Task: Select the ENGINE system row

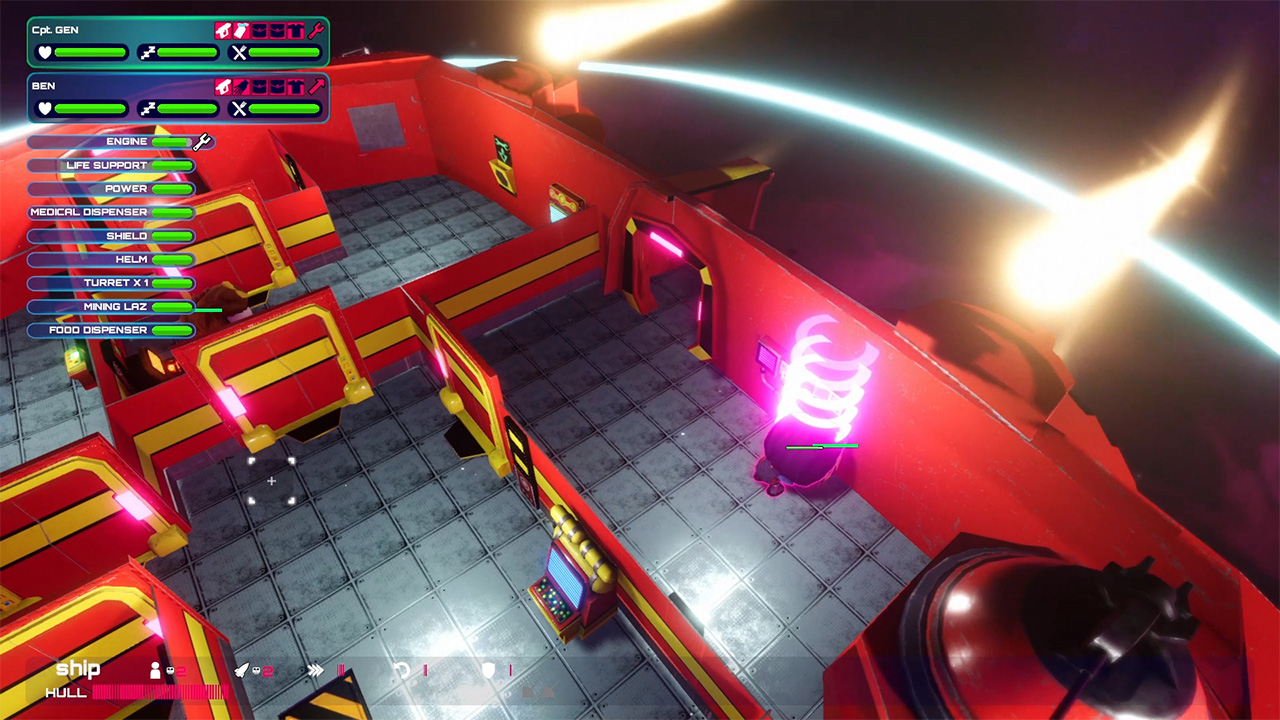Action: pyautogui.click(x=112, y=142)
